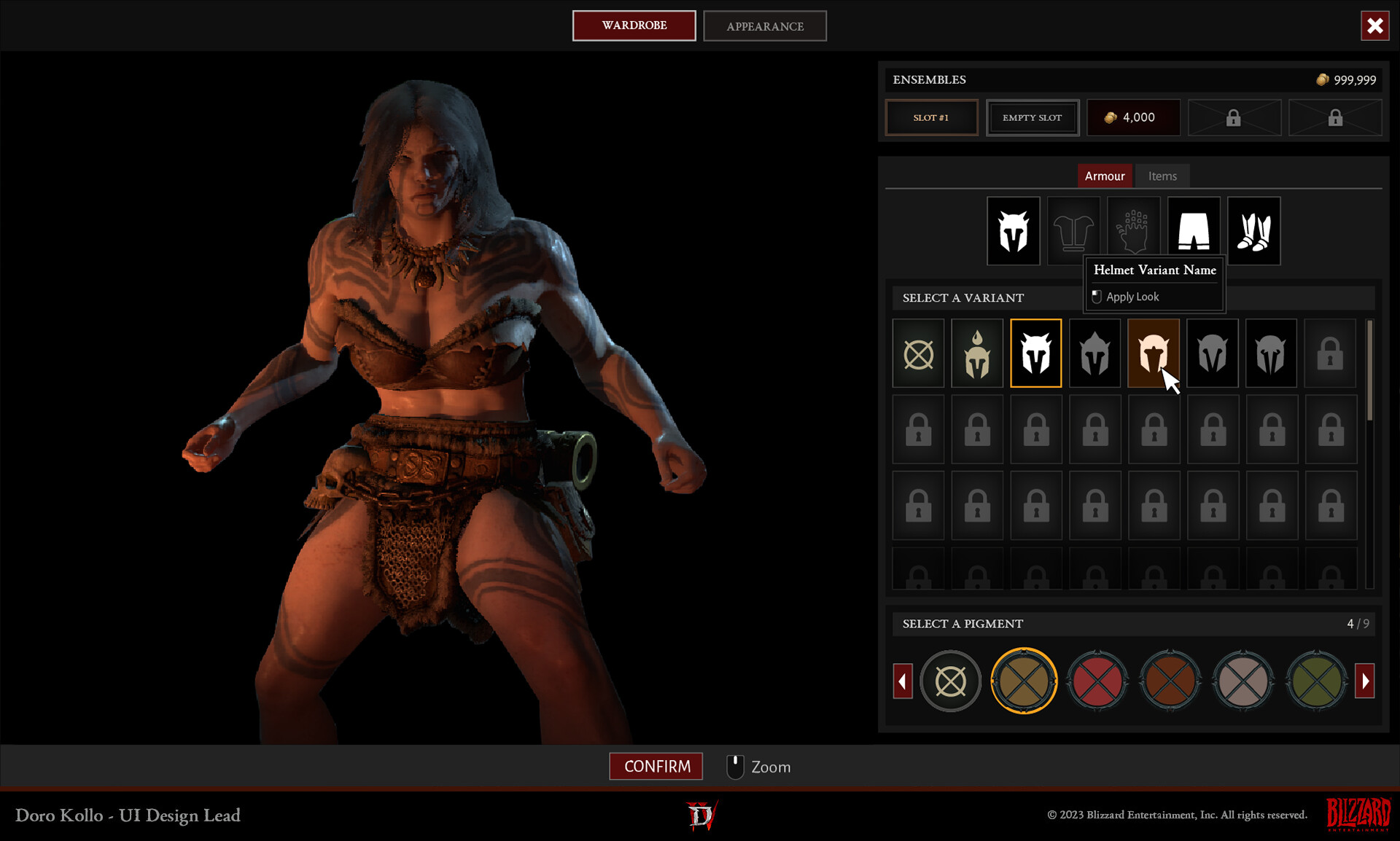Open the Items category
The width and height of the screenshot is (1400, 841).
[1162, 176]
